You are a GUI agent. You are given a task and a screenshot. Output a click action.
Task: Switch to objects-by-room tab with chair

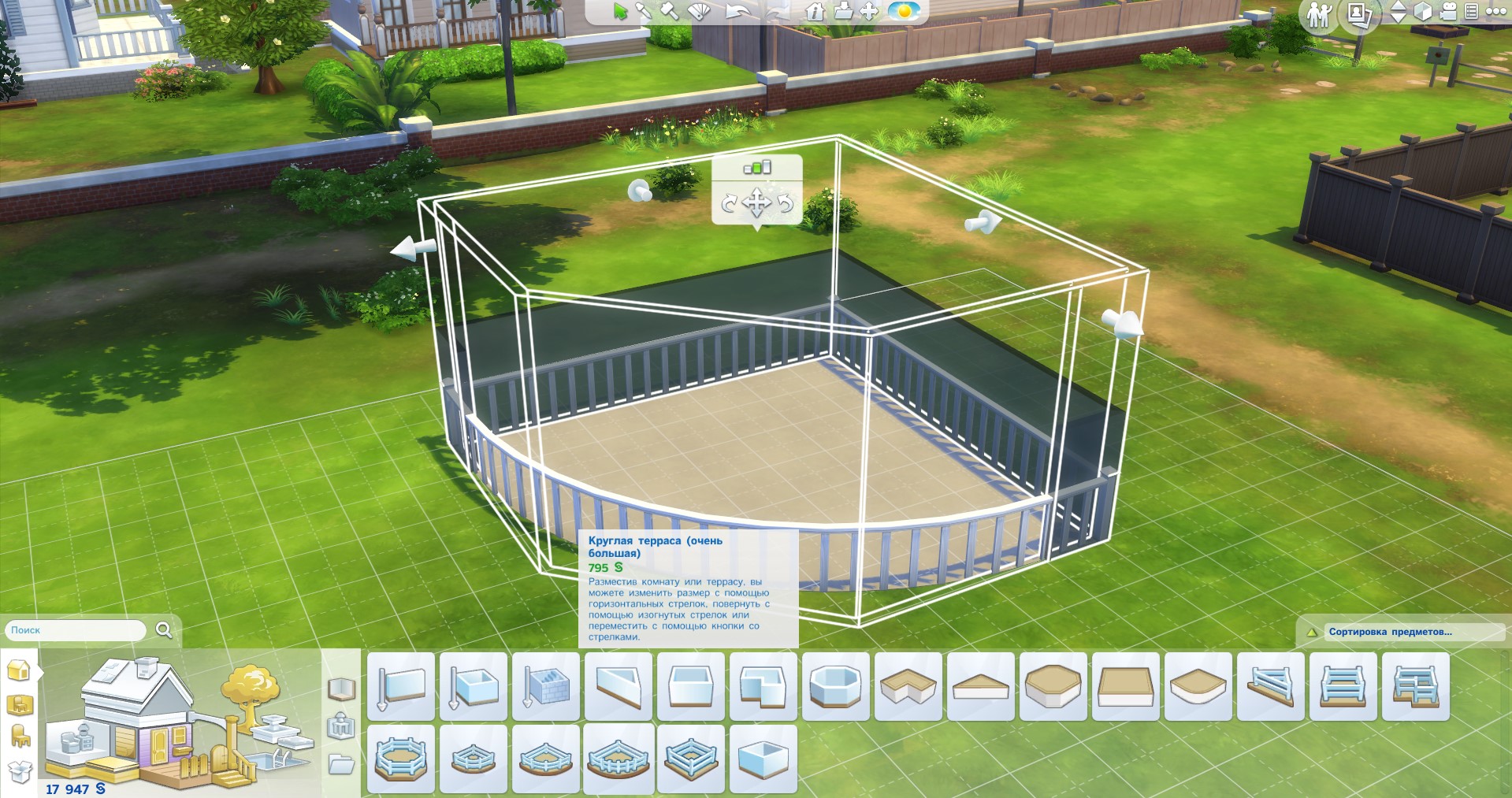[x=20, y=737]
